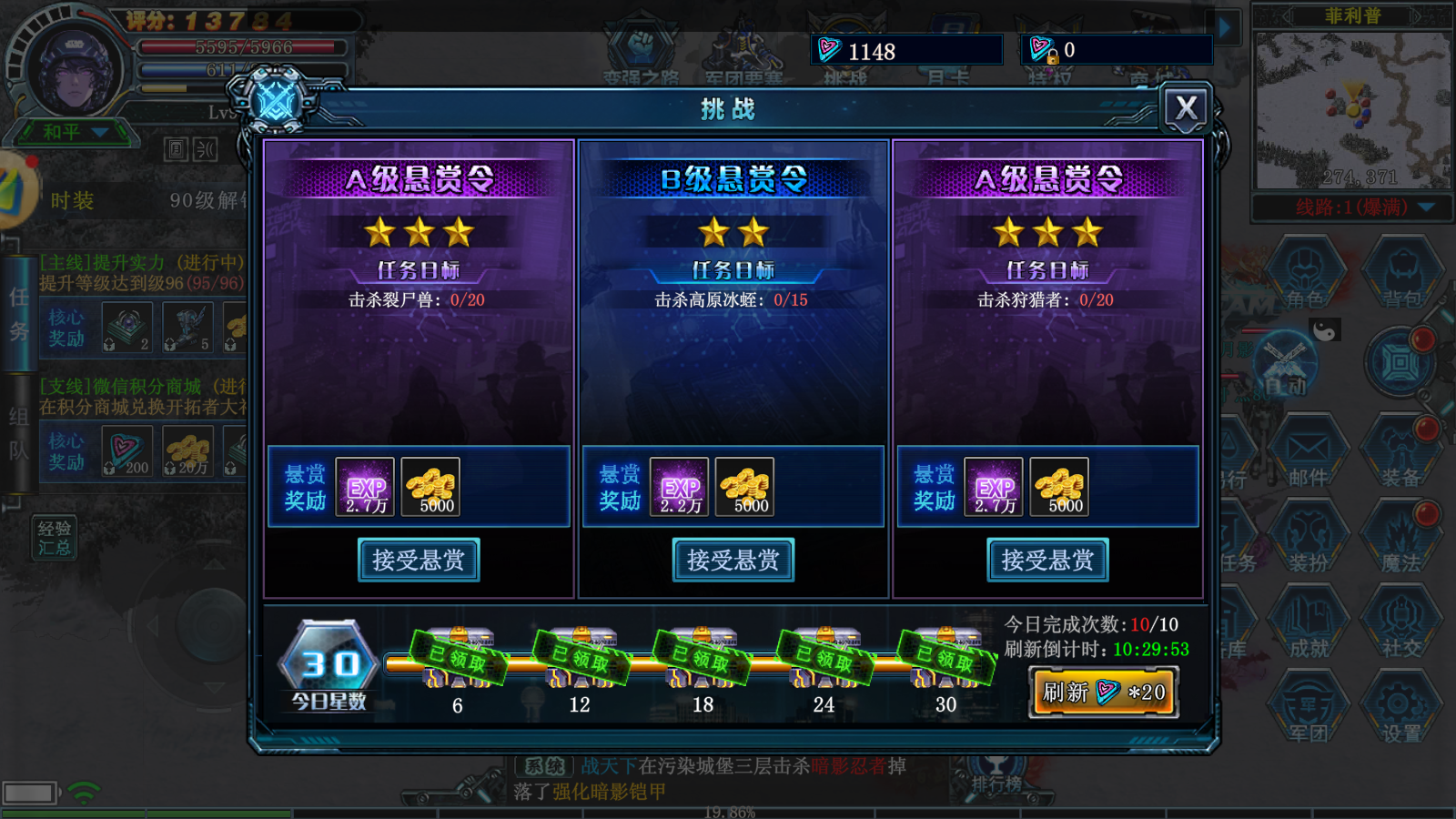Click the 刷新 refresh bounty button

click(x=1103, y=692)
